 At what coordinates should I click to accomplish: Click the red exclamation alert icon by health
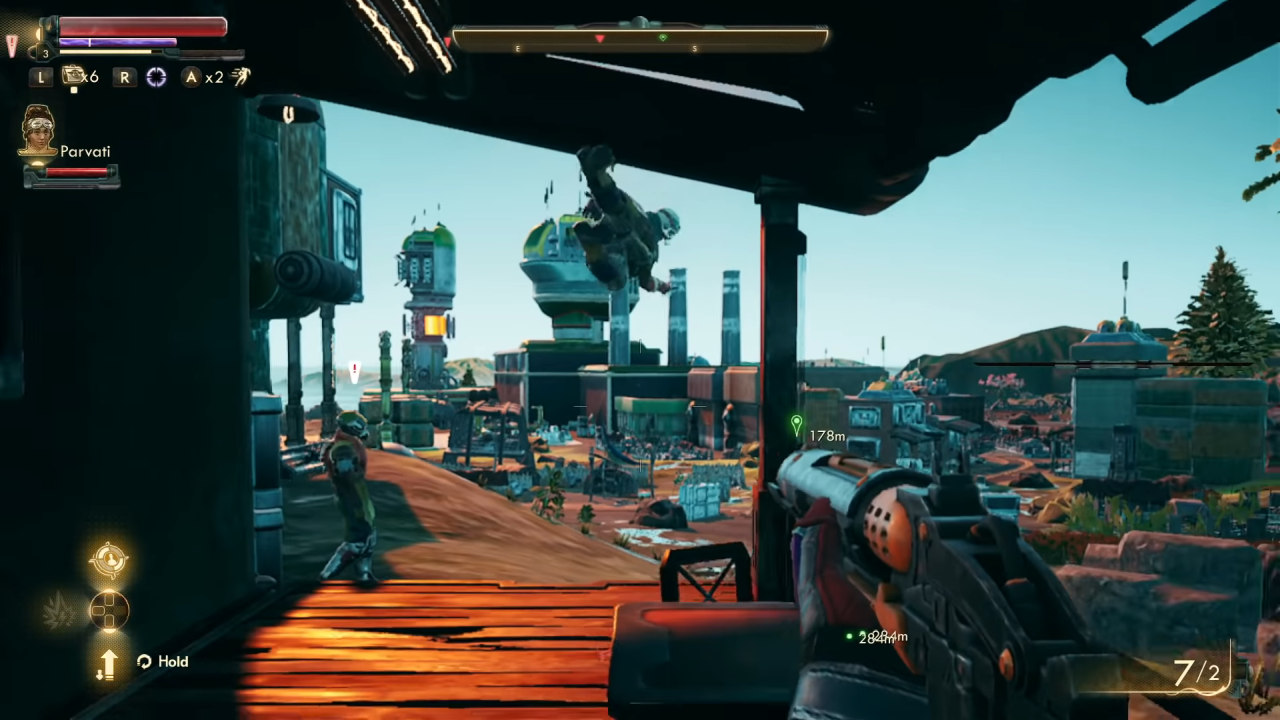12,45
